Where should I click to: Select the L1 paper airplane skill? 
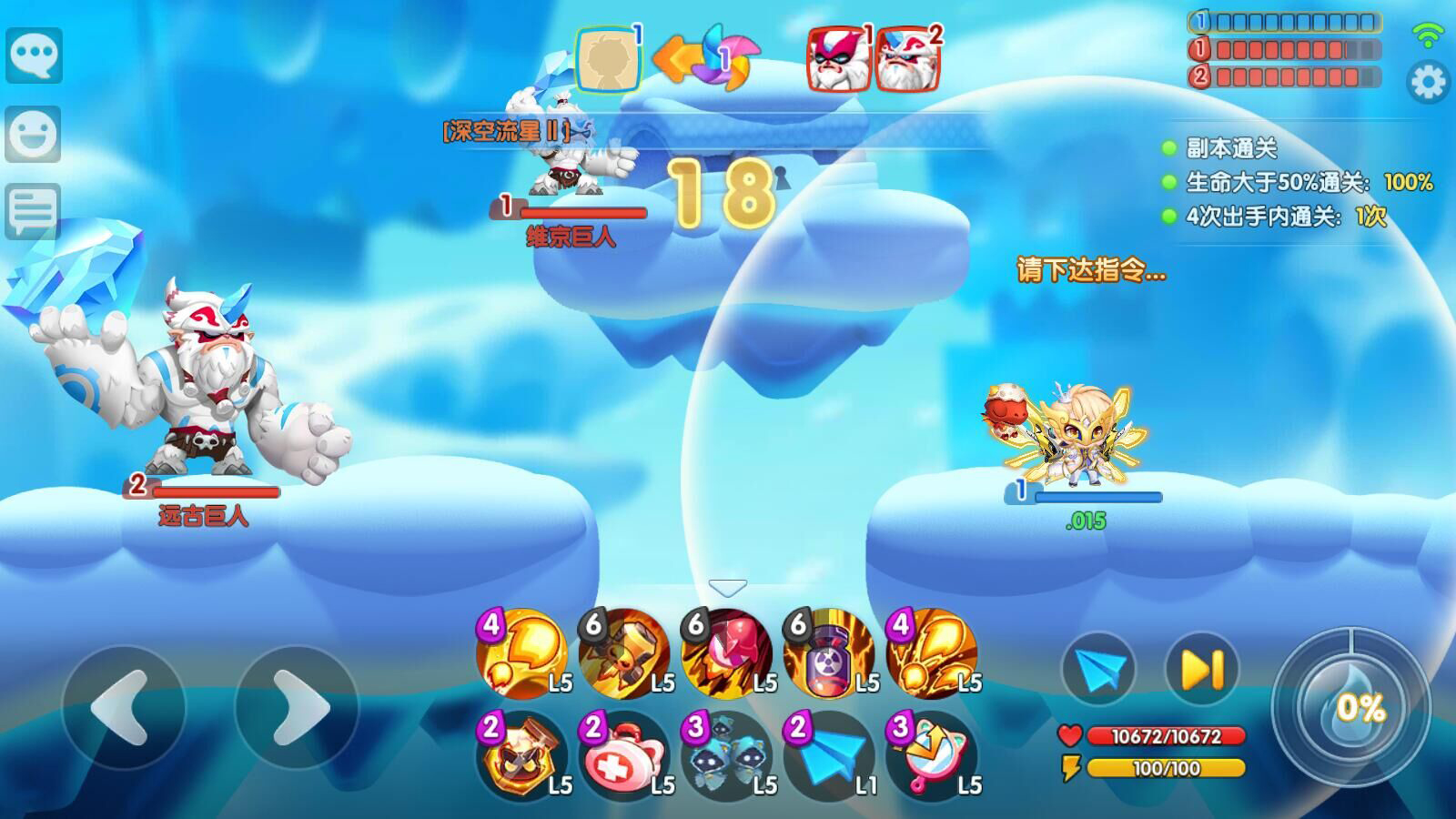[x=829, y=756]
